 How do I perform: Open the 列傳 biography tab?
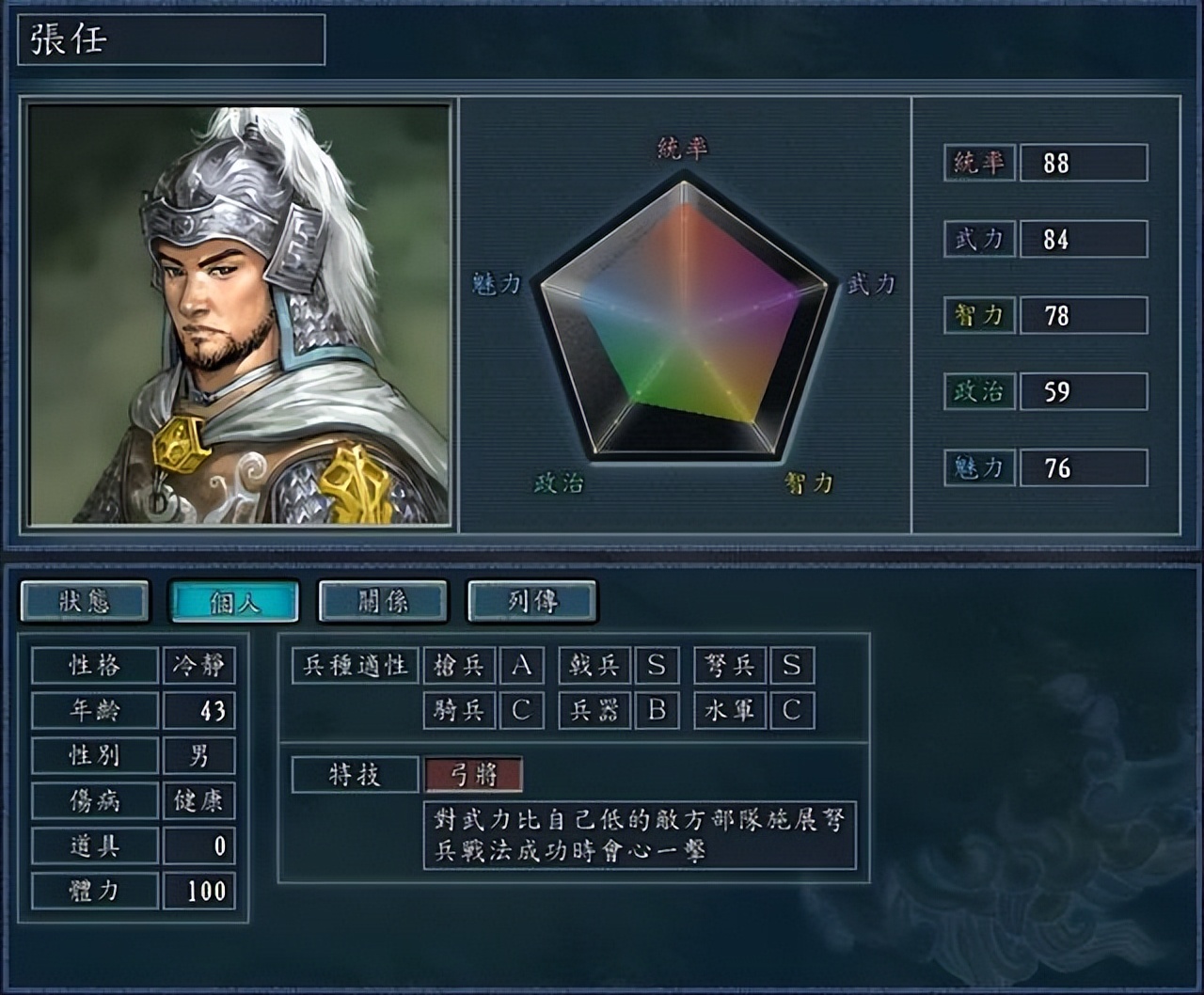530,602
